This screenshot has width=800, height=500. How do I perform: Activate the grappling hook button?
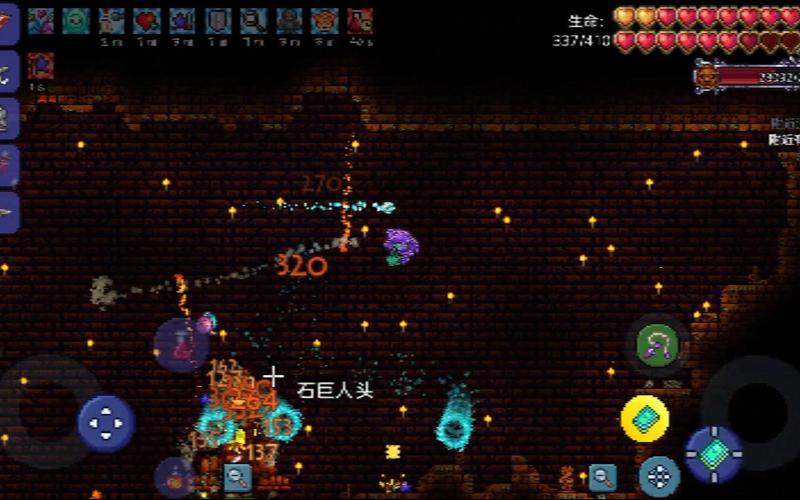[x=657, y=346]
